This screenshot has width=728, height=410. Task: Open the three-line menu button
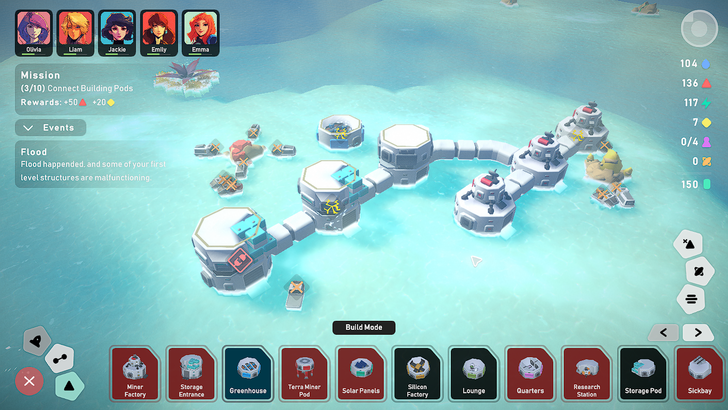click(690, 298)
